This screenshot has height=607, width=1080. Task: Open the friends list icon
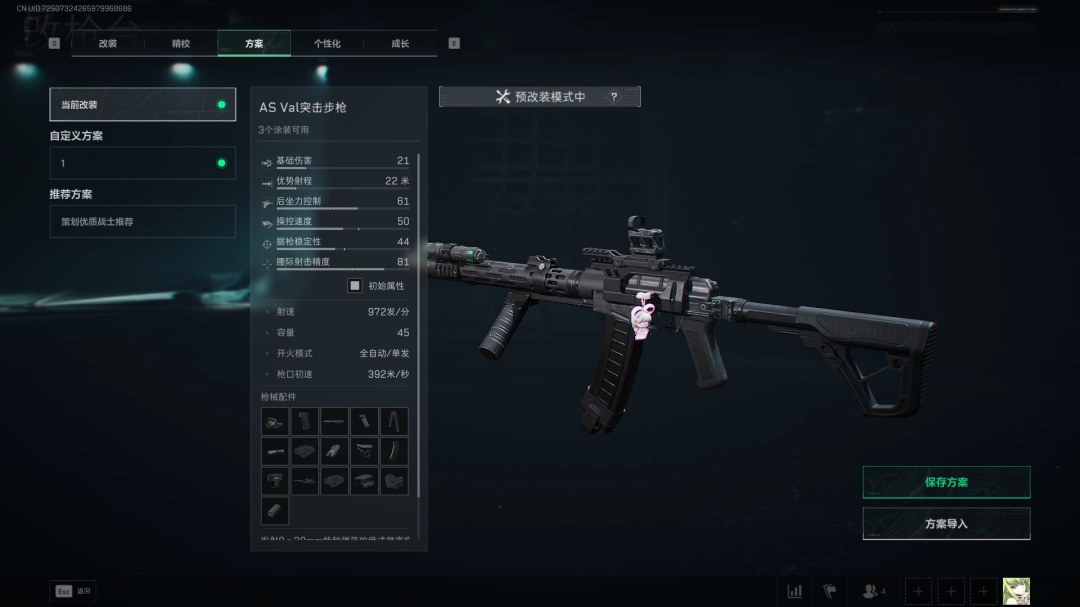tap(872, 591)
